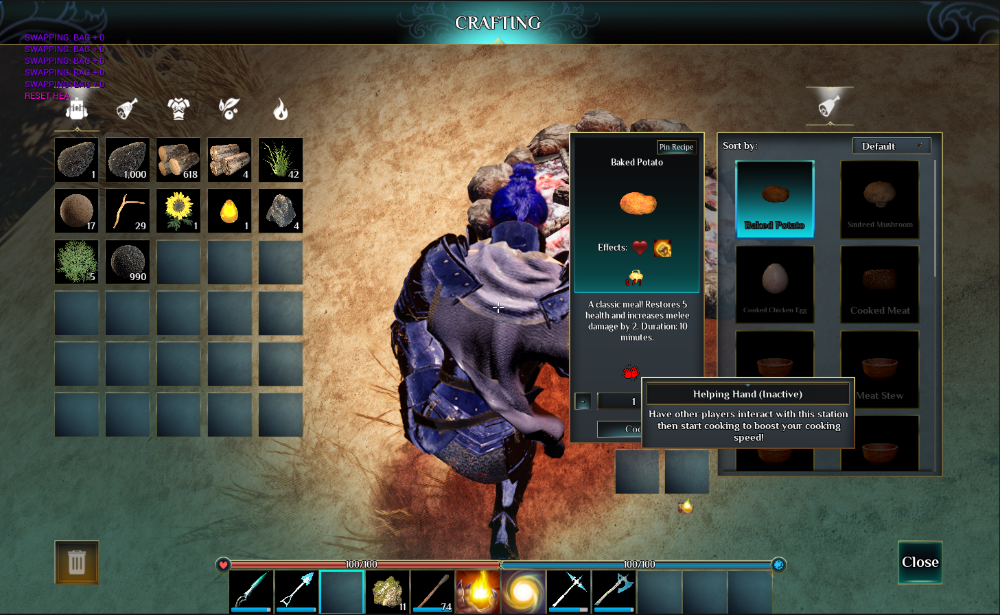Select the sunflower inventory slot
Screen dimensions: 1000x615
click(179, 211)
